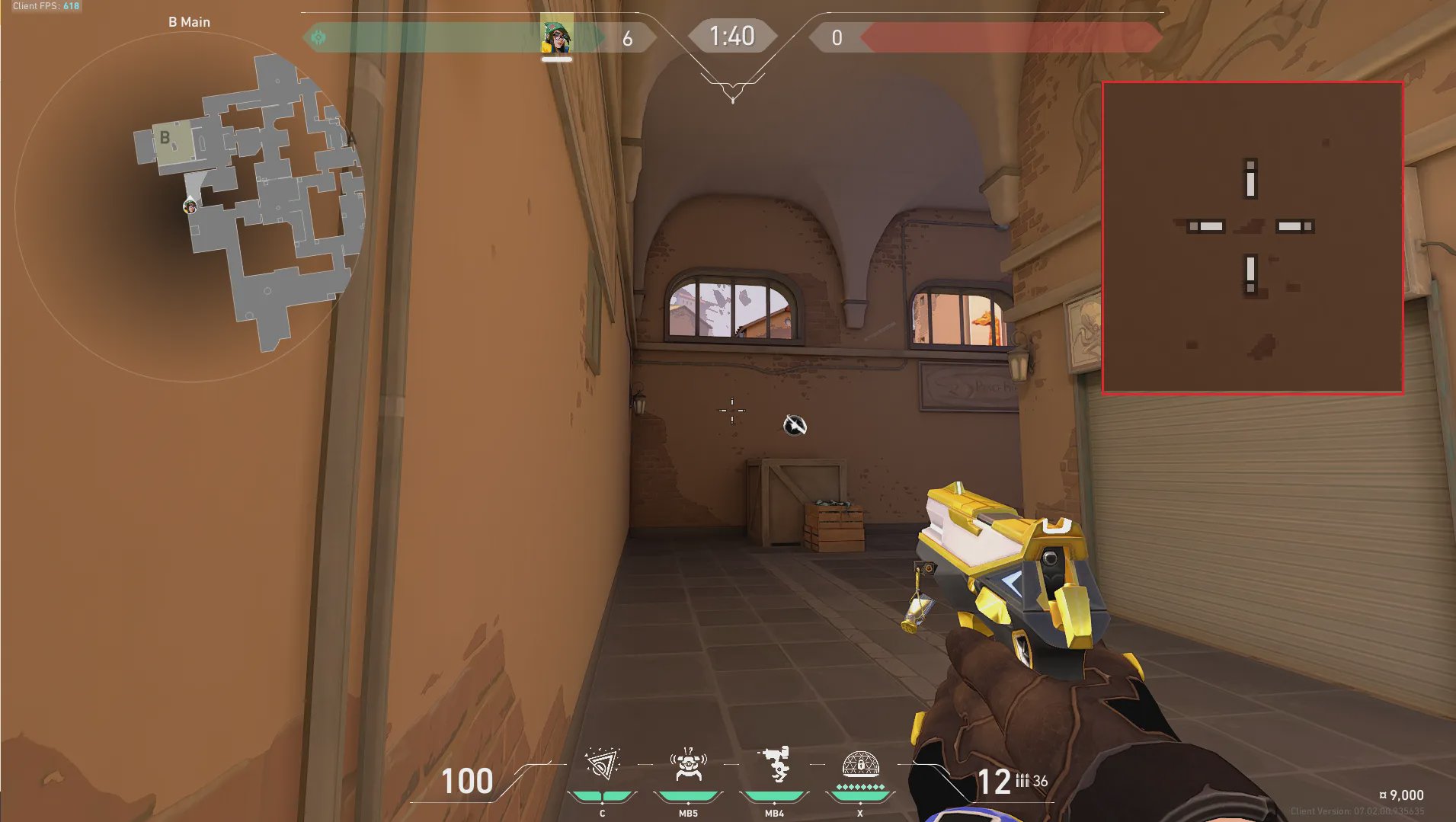Trigger the Lockdown ultimate dome icon
The height and width of the screenshot is (822, 1456).
tap(860, 764)
